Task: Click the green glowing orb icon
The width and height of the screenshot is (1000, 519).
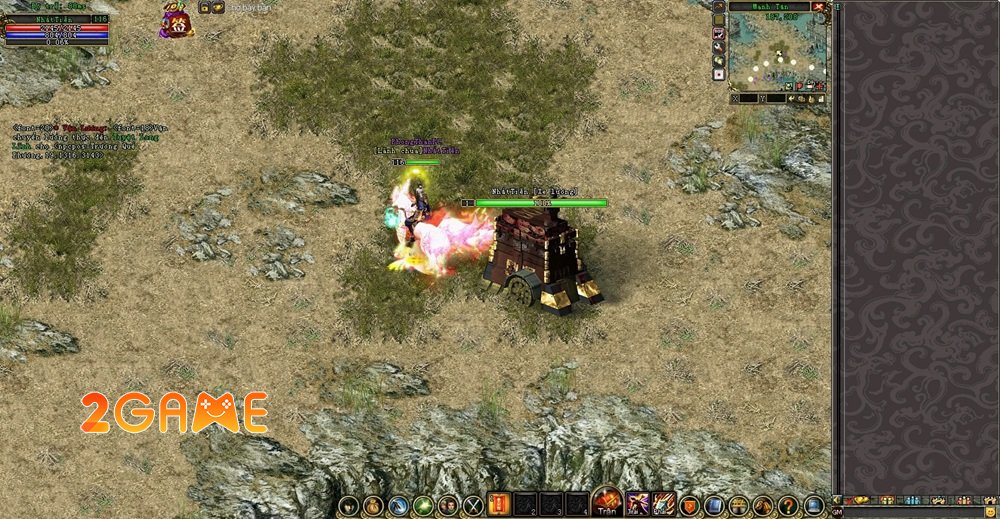Action: click(423, 506)
